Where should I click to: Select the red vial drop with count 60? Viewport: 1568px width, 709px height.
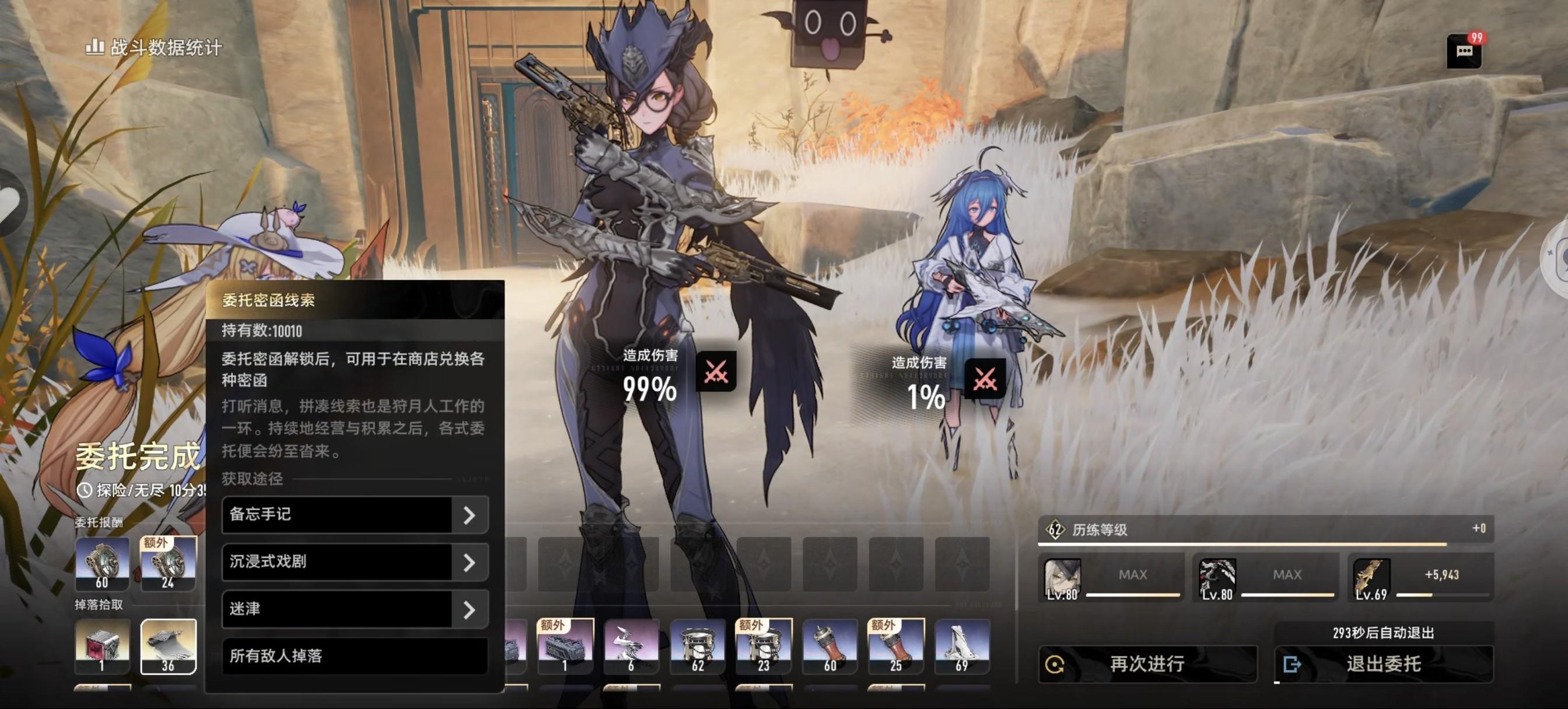click(x=829, y=646)
